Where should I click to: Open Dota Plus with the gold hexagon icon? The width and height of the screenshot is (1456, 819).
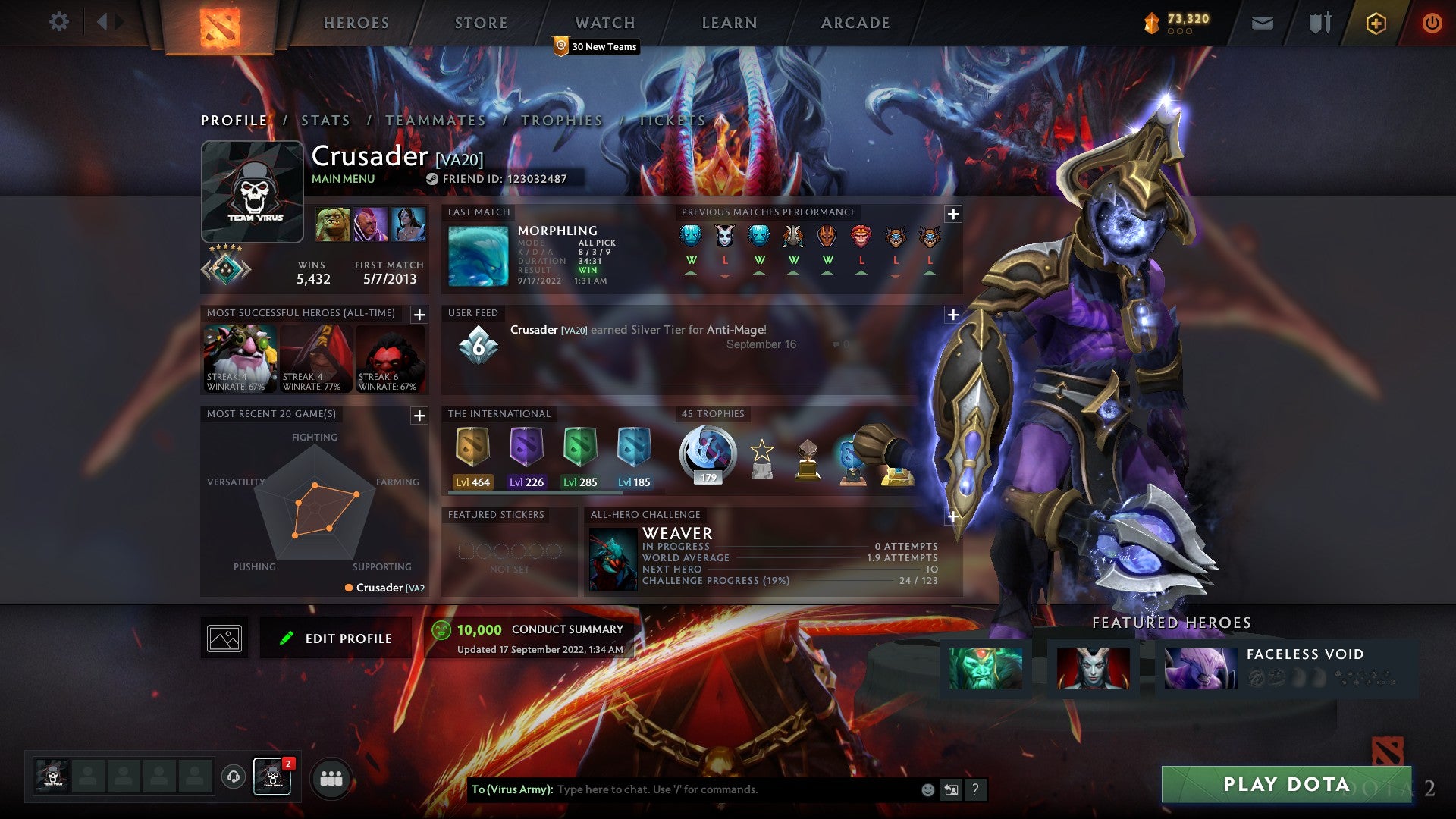[1376, 24]
